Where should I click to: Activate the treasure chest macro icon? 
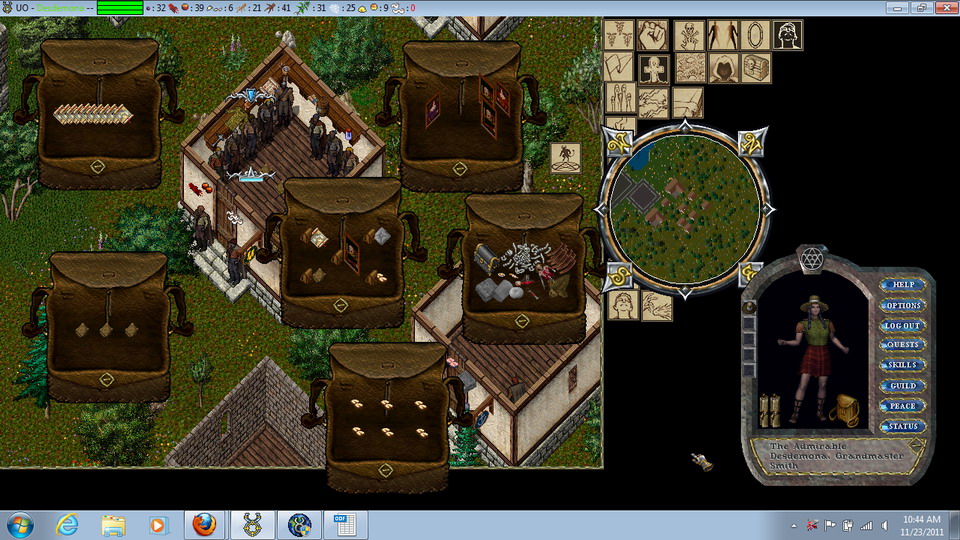tap(755, 68)
